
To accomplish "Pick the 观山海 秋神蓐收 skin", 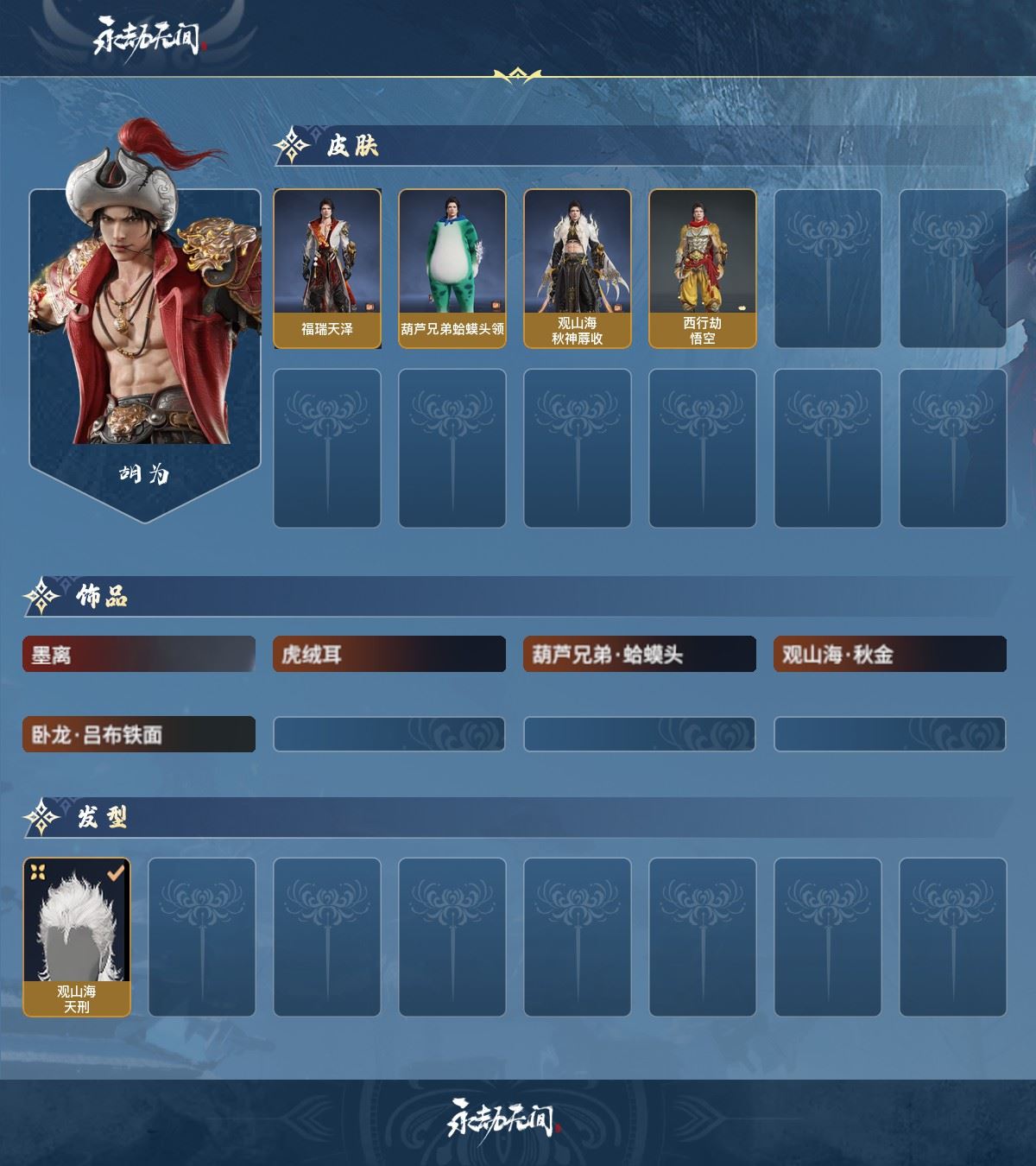I will point(578,269).
